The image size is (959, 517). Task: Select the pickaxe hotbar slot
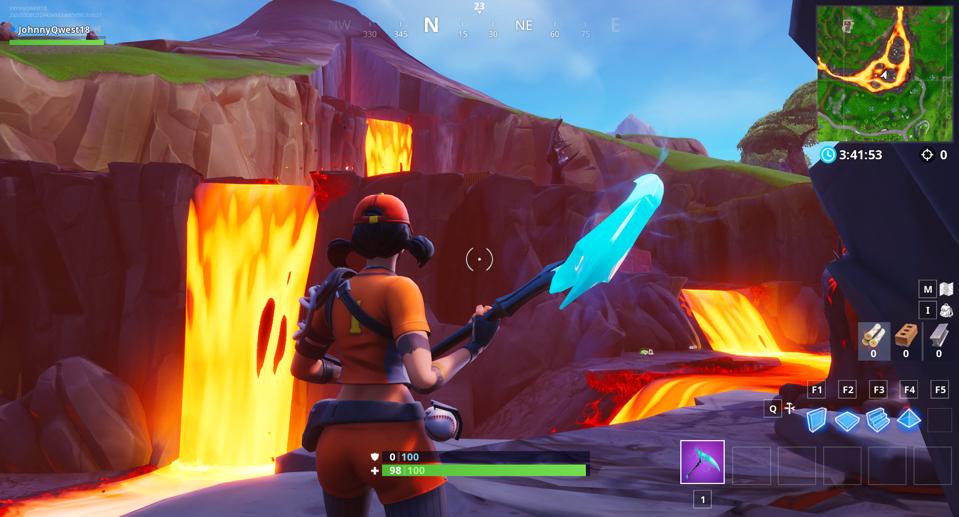pyautogui.click(x=702, y=462)
